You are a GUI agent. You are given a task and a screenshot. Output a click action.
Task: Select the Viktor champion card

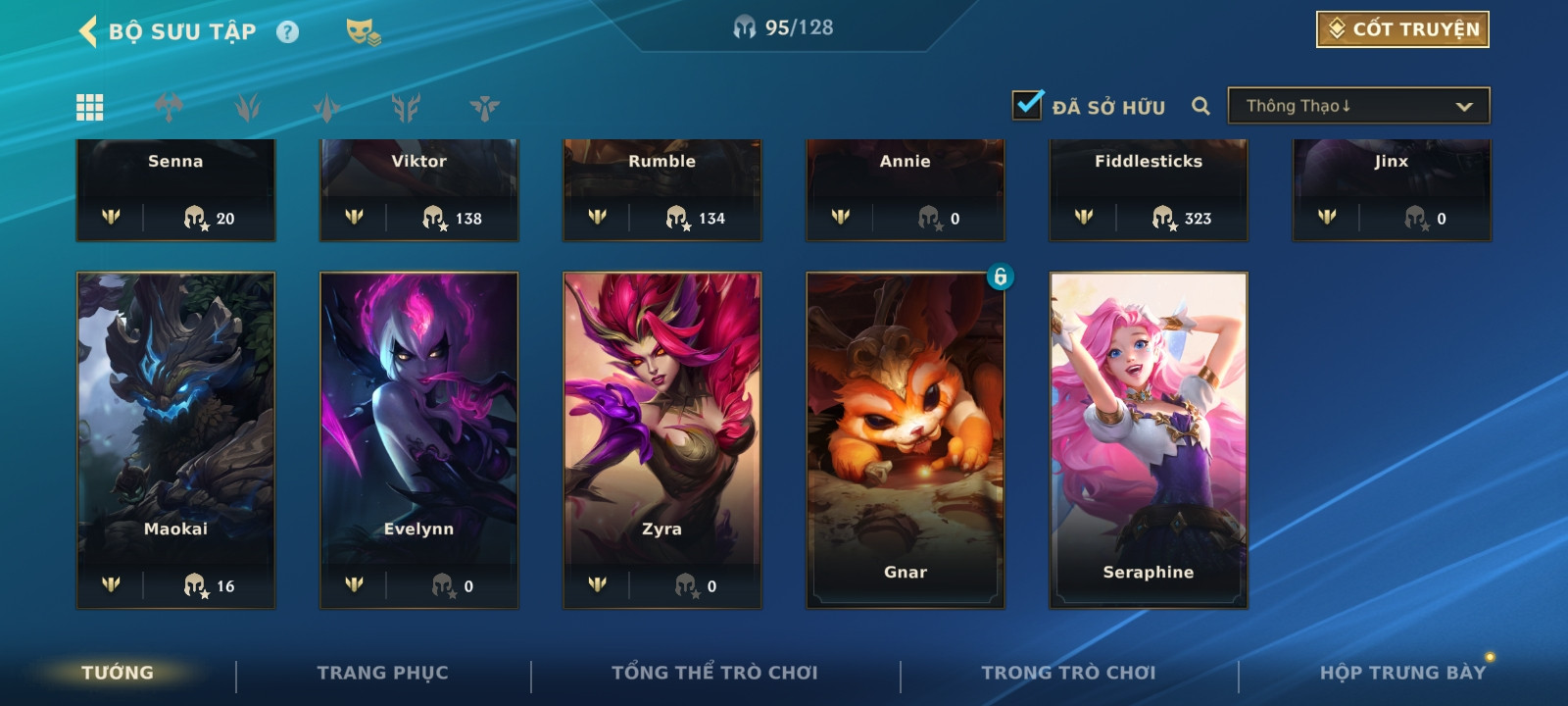(418, 188)
